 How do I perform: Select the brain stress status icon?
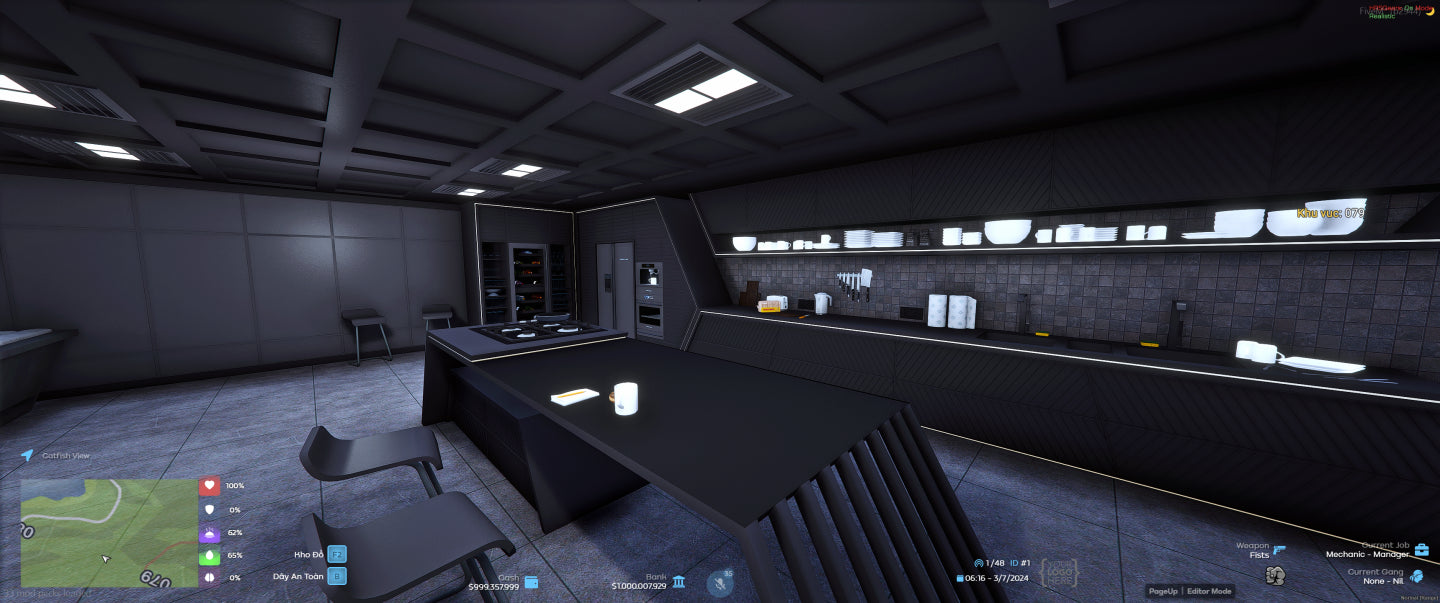[x=209, y=578]
